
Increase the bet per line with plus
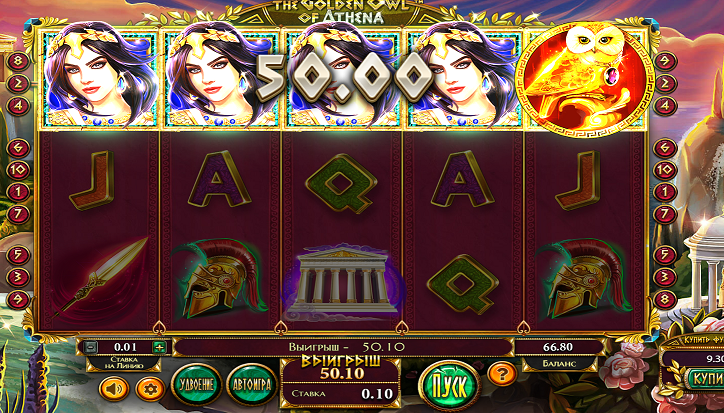coord(158,346)
